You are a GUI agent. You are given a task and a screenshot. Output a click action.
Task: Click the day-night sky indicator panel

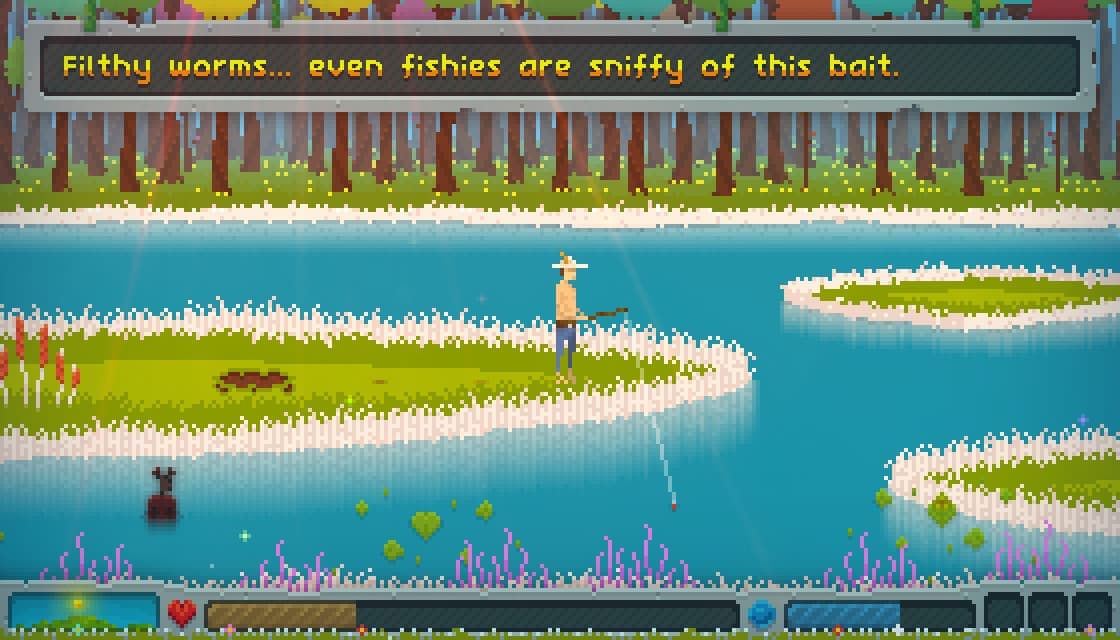point(83,612)
